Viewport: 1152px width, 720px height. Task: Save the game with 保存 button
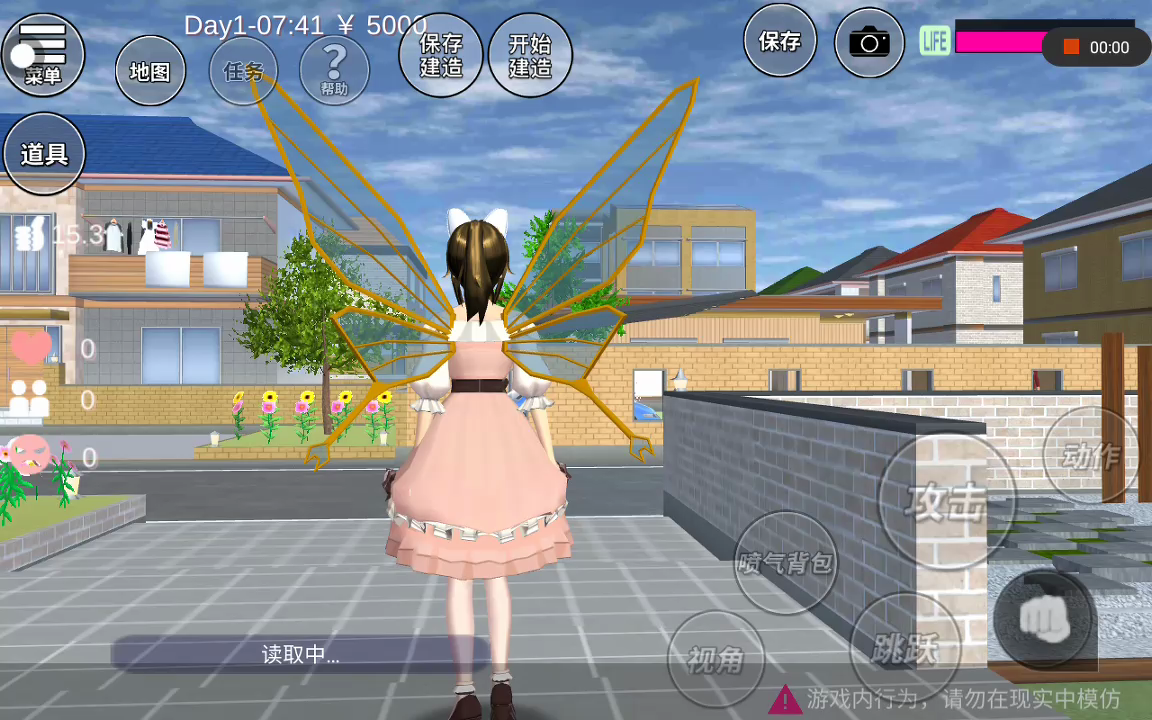[780, 41]
